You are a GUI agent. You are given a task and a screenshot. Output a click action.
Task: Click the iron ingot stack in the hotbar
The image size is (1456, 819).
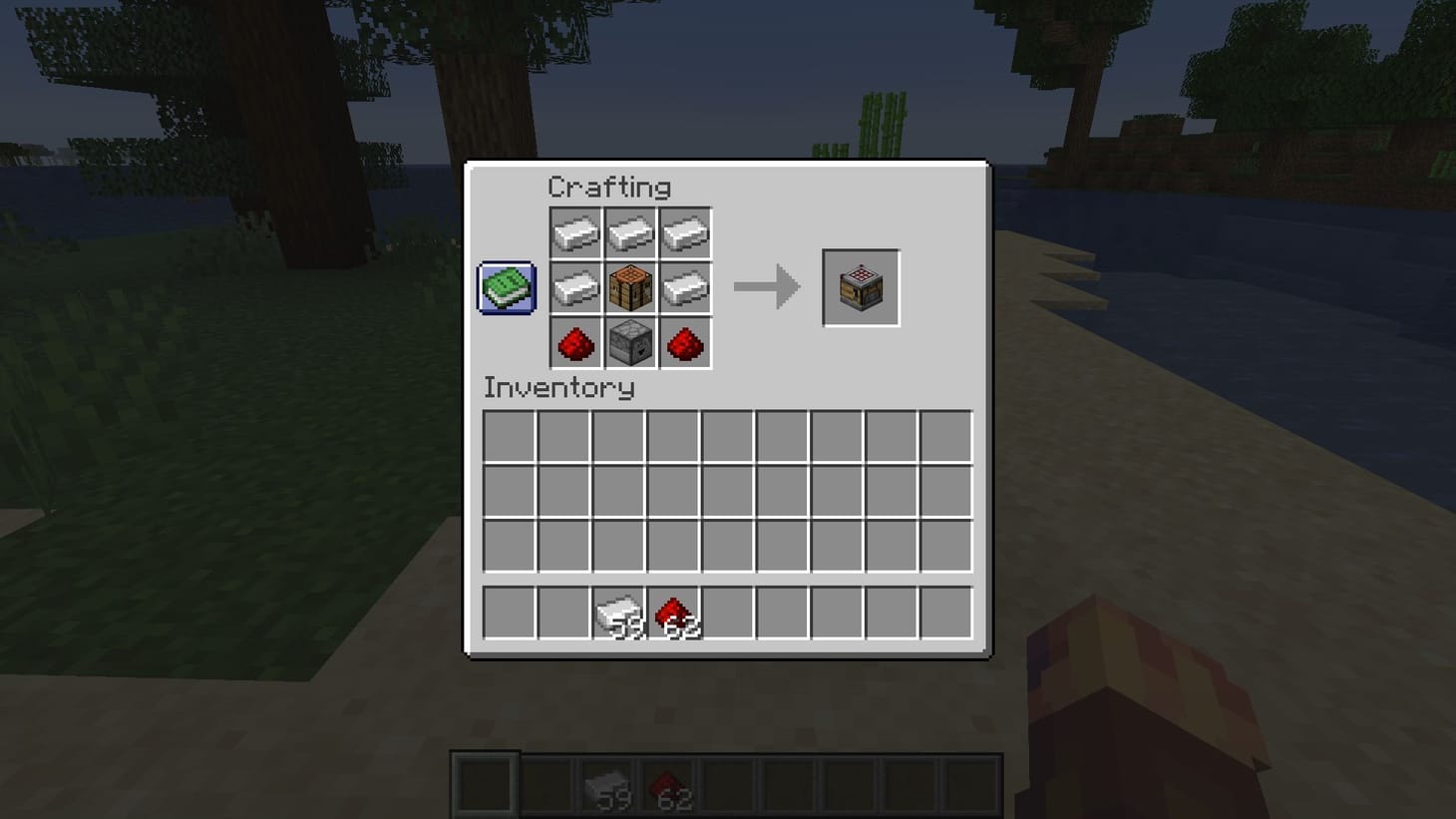(608, 783)
